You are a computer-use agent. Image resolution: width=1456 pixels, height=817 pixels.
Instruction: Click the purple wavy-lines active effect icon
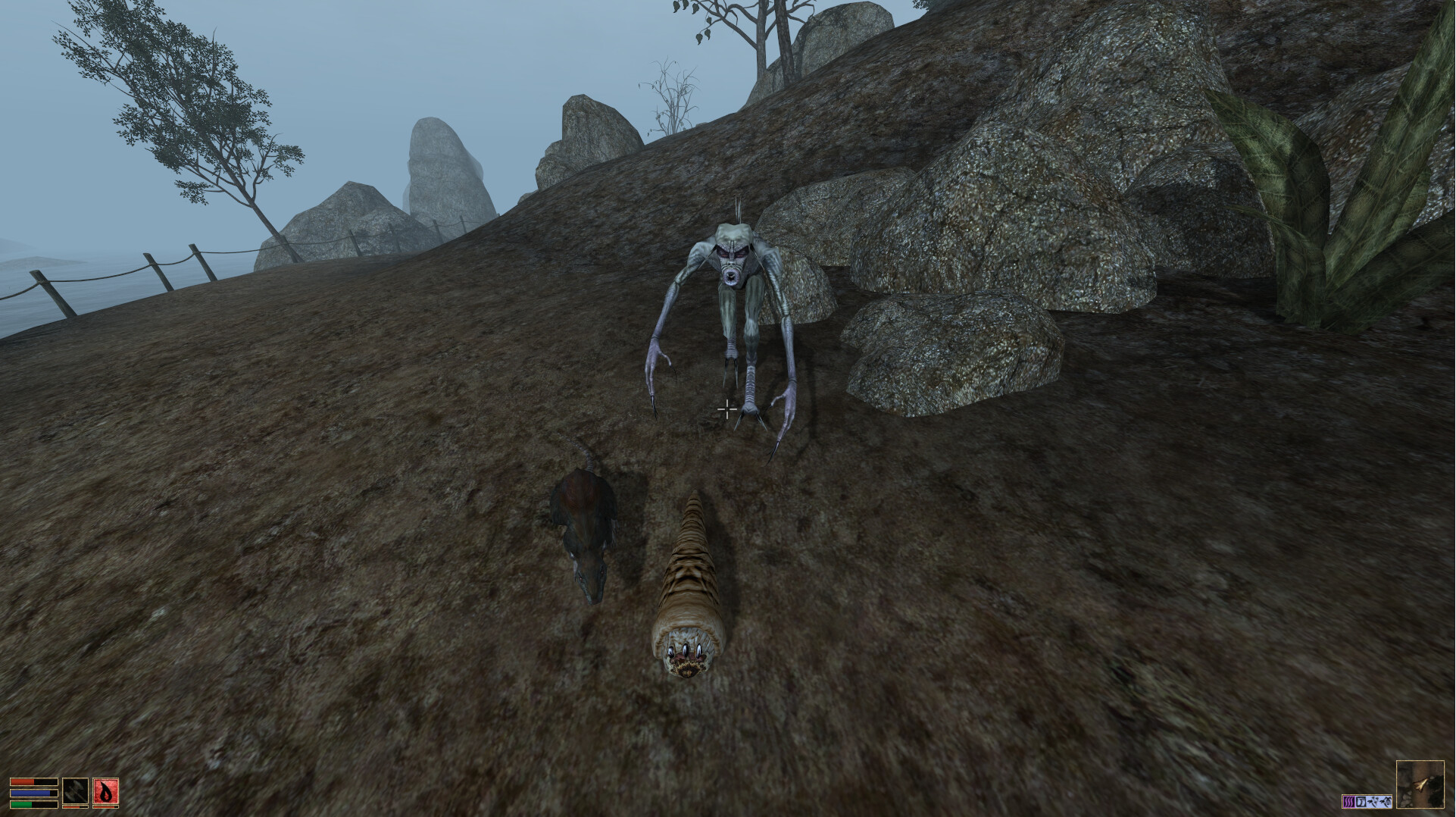1348,800
